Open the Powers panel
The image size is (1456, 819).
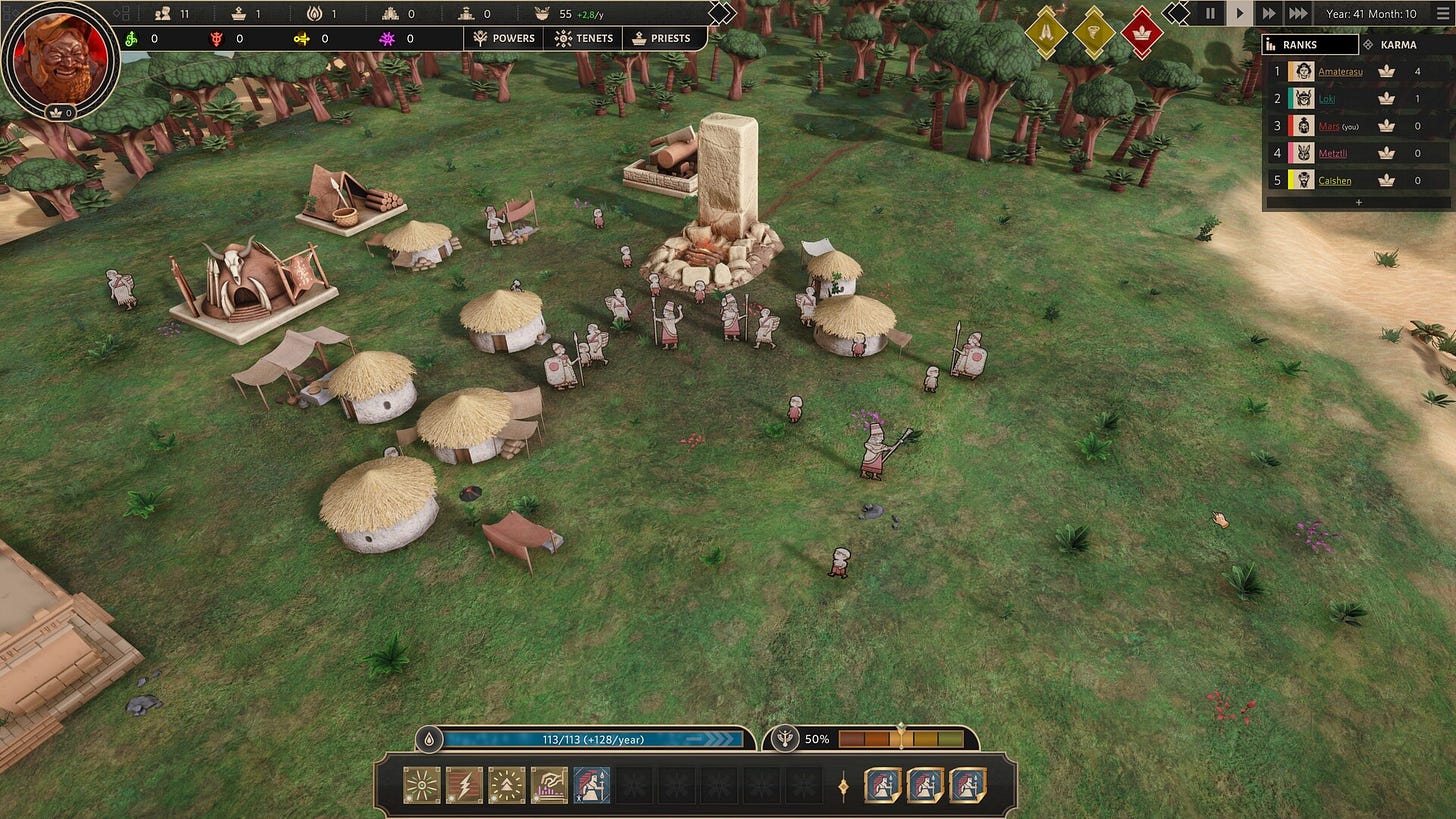(x=505, y=38)
